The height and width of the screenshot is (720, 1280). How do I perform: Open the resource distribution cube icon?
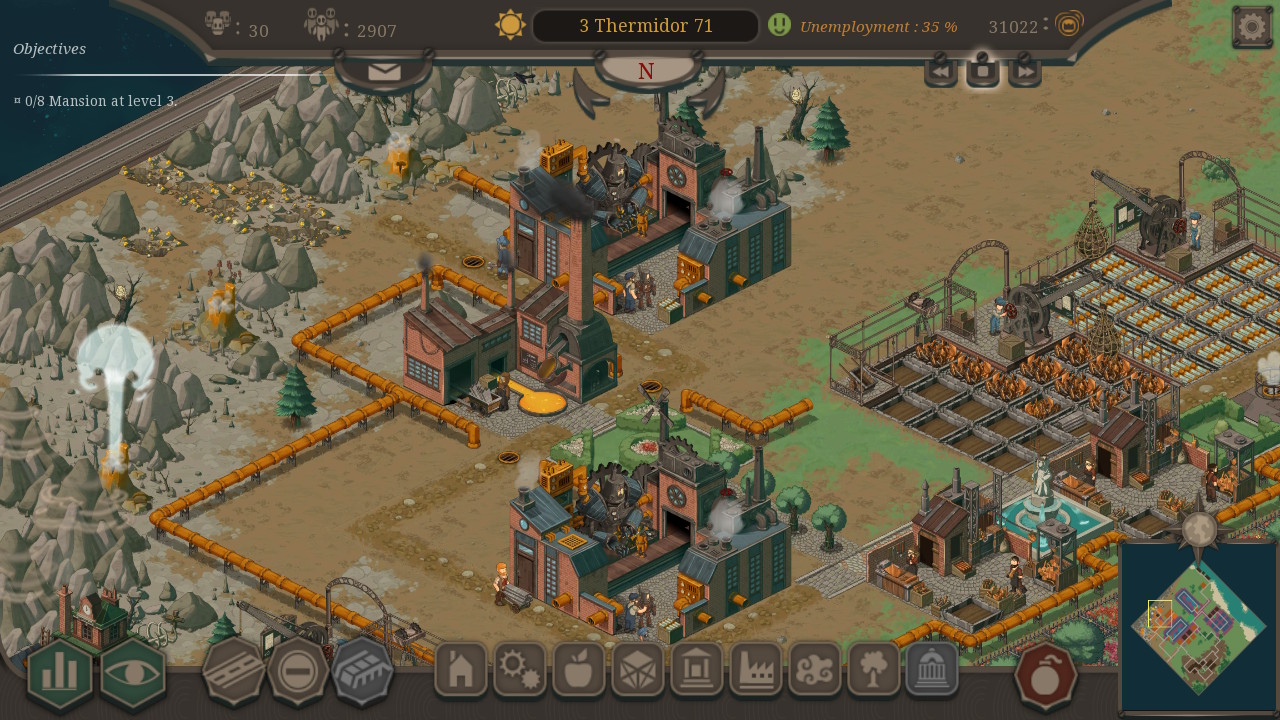coord(637,670)
